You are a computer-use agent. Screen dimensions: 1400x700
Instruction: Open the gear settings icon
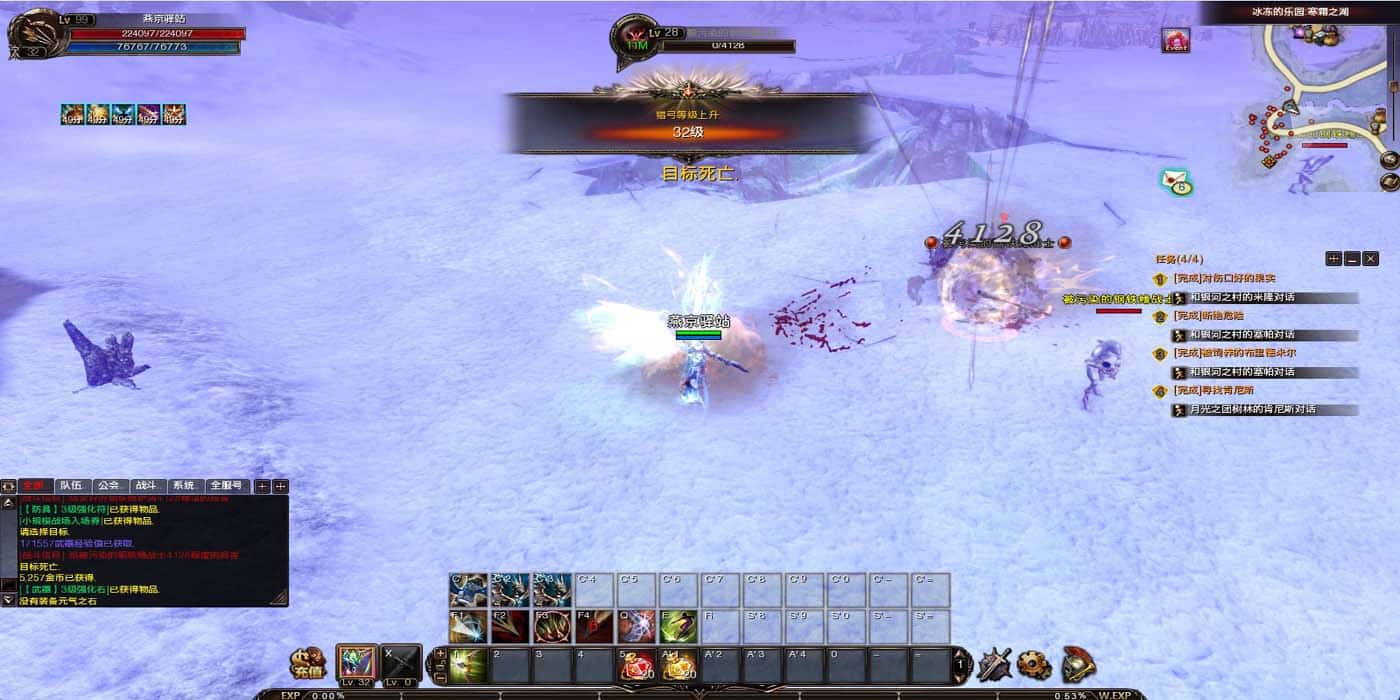click(x=1034, y=664)
